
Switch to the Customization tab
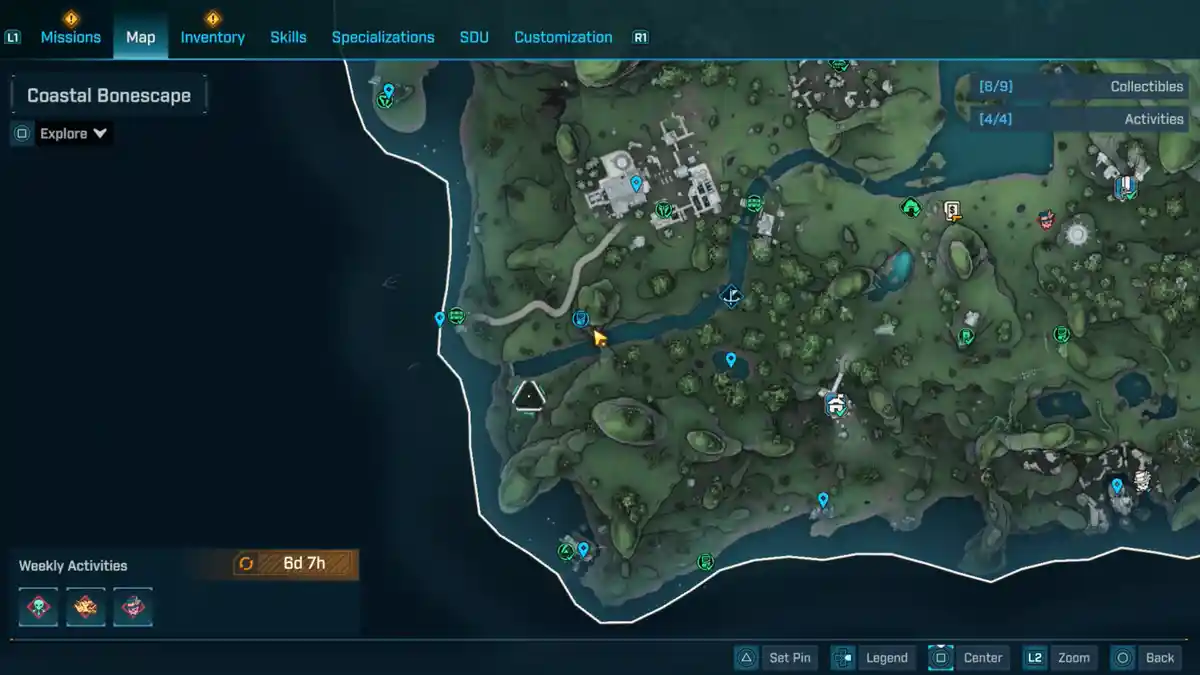(x=563, y=37)
